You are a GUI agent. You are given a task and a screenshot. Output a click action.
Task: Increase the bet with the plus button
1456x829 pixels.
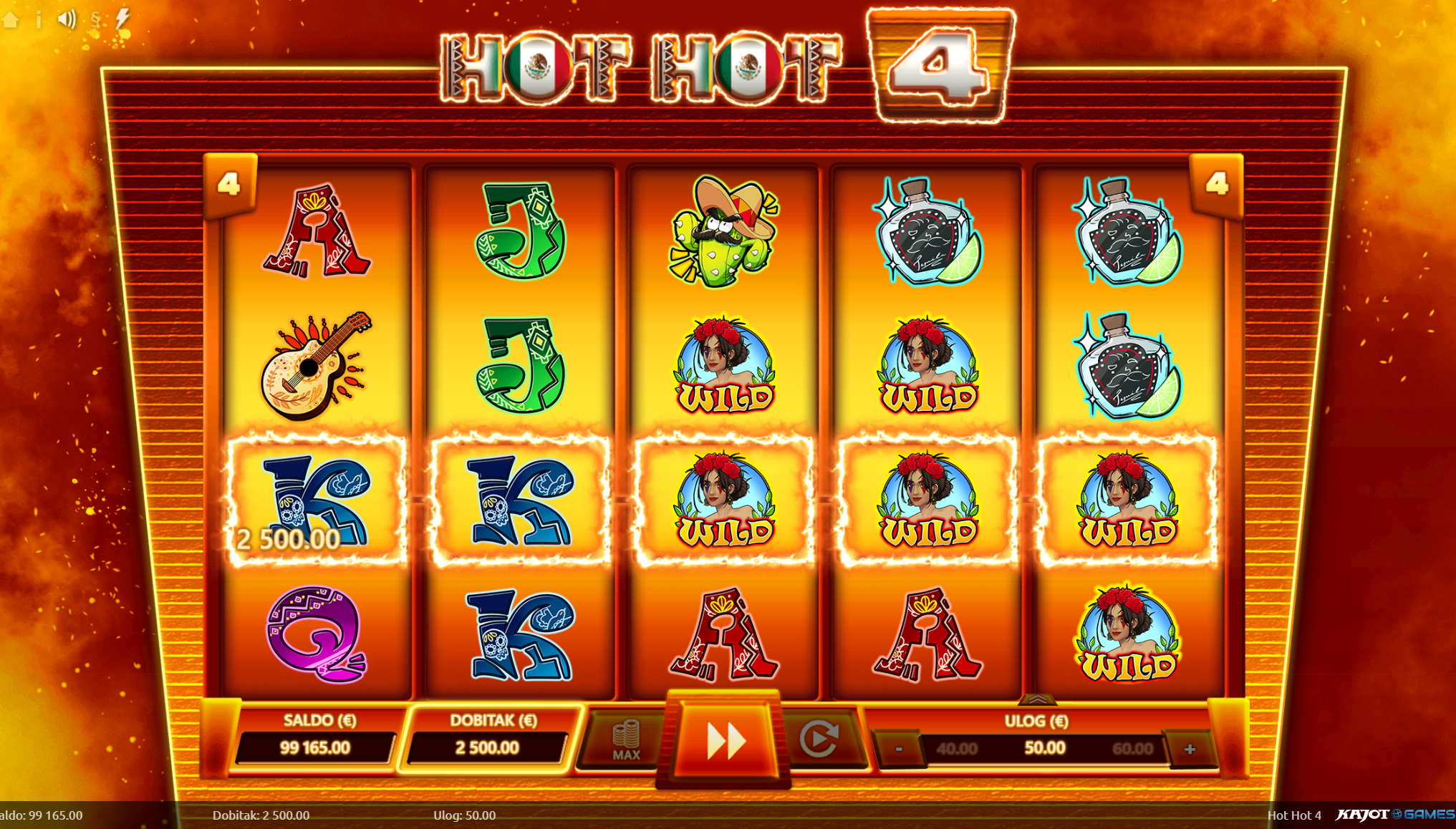click(1190, 749)
